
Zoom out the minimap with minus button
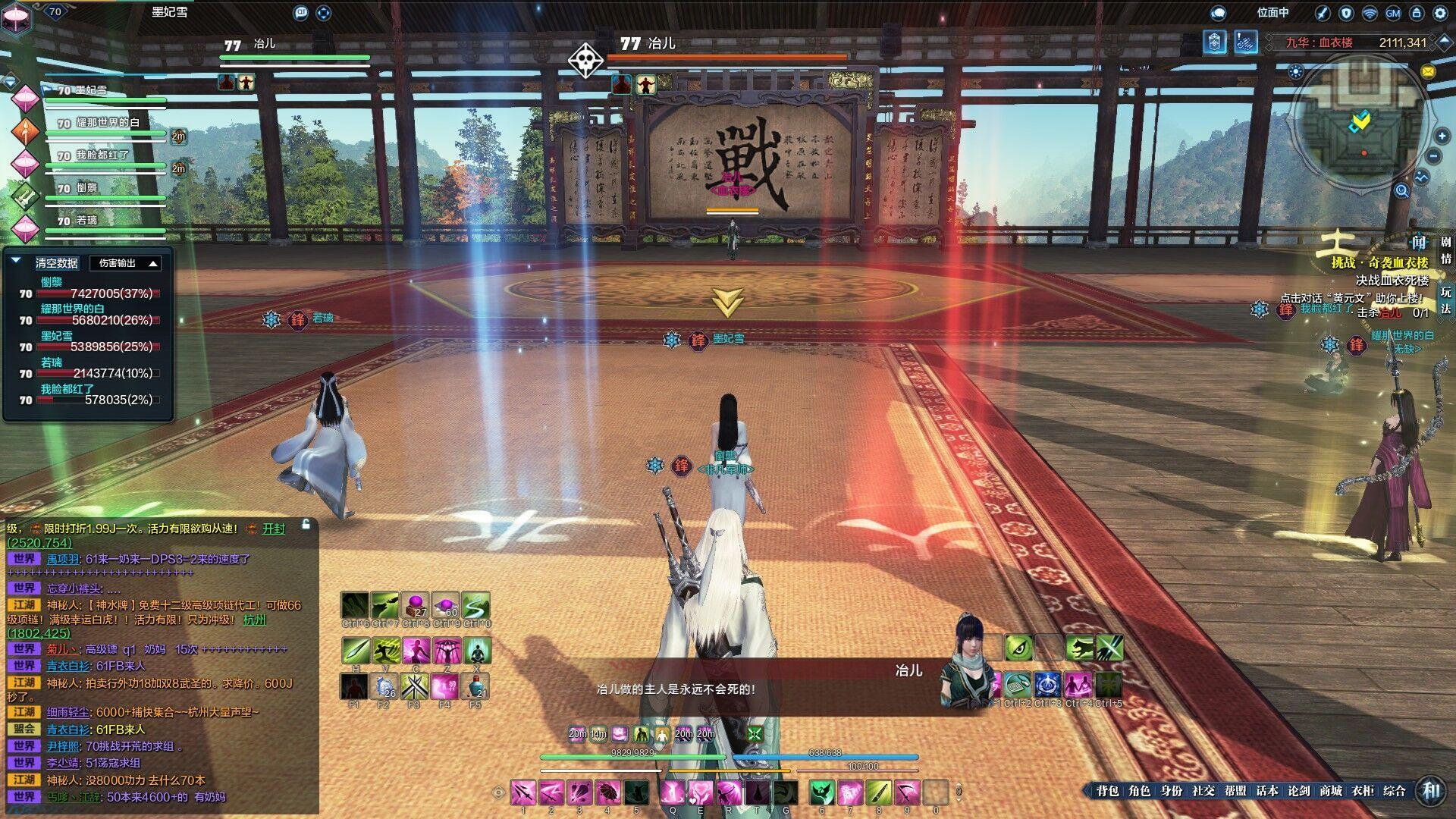tap(1434, 157)
